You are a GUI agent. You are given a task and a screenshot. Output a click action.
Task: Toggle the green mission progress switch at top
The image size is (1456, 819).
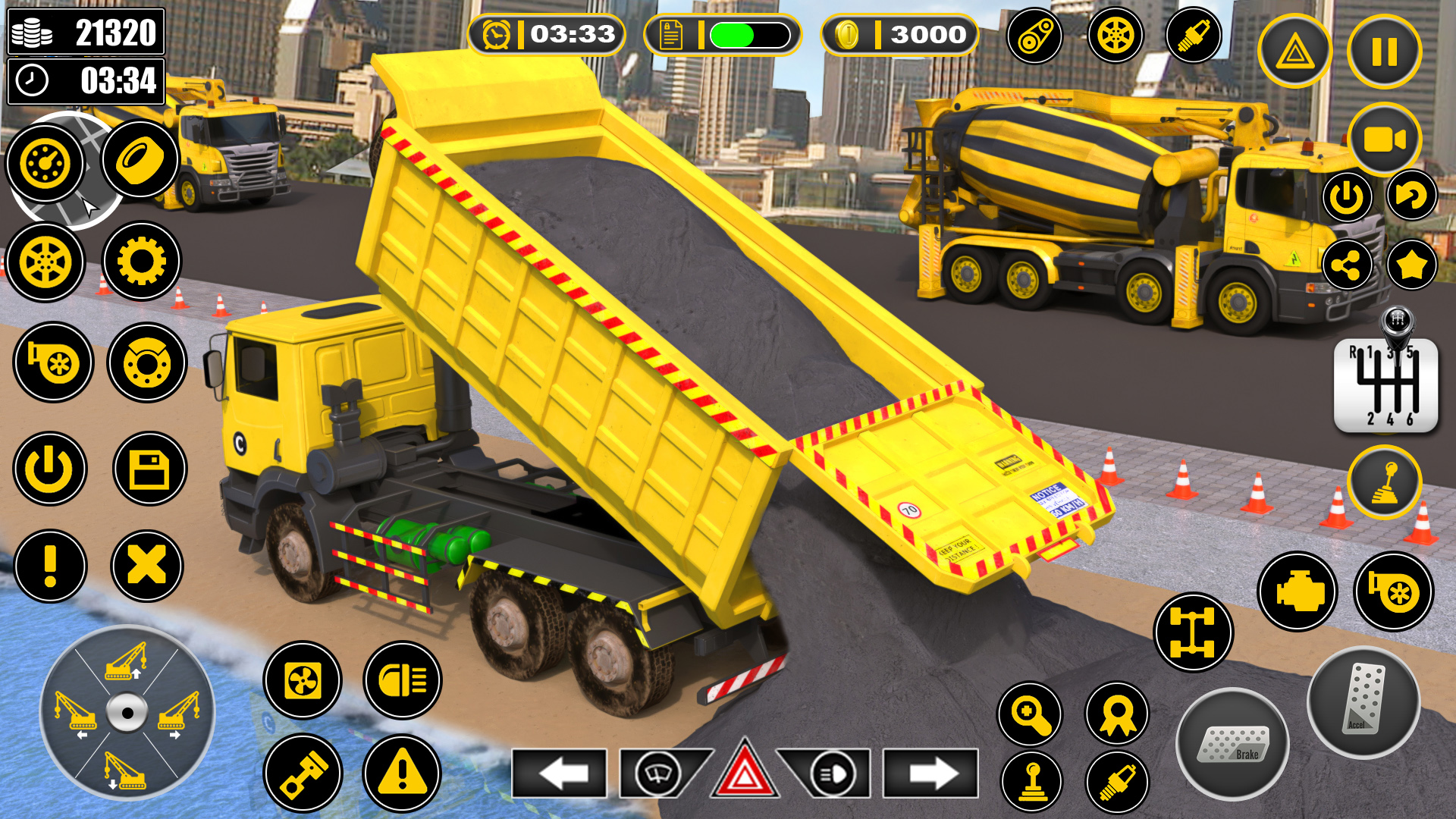click(747, 34)
